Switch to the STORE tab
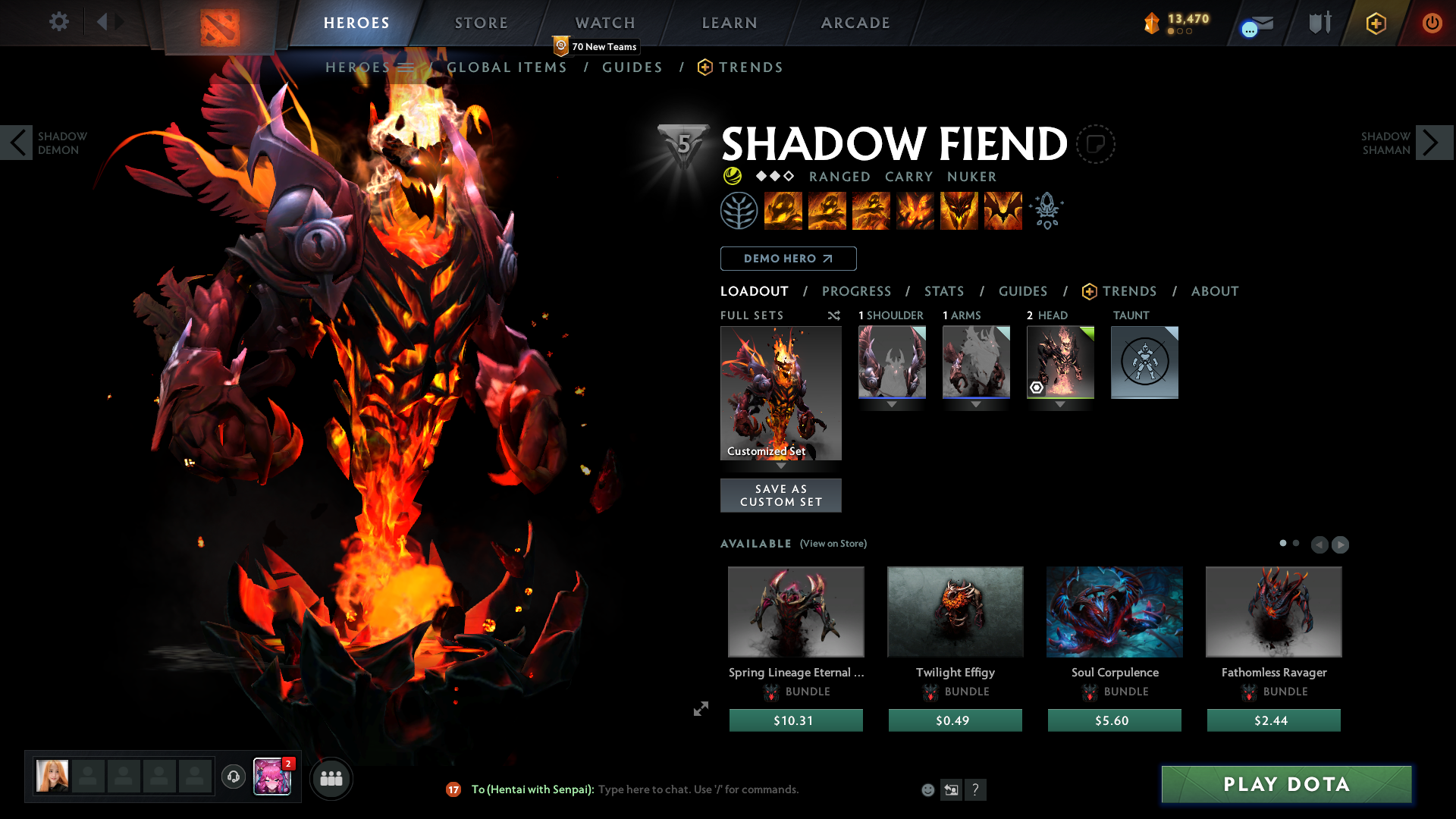 pos(481,23)
